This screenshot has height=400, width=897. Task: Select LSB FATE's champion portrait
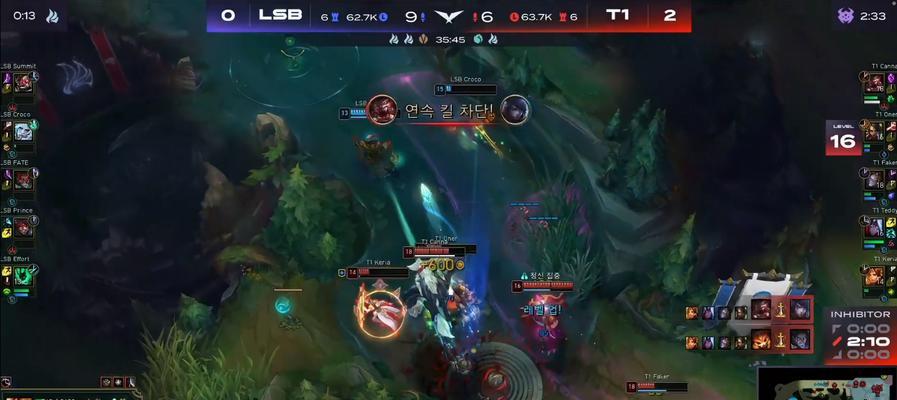23,180
